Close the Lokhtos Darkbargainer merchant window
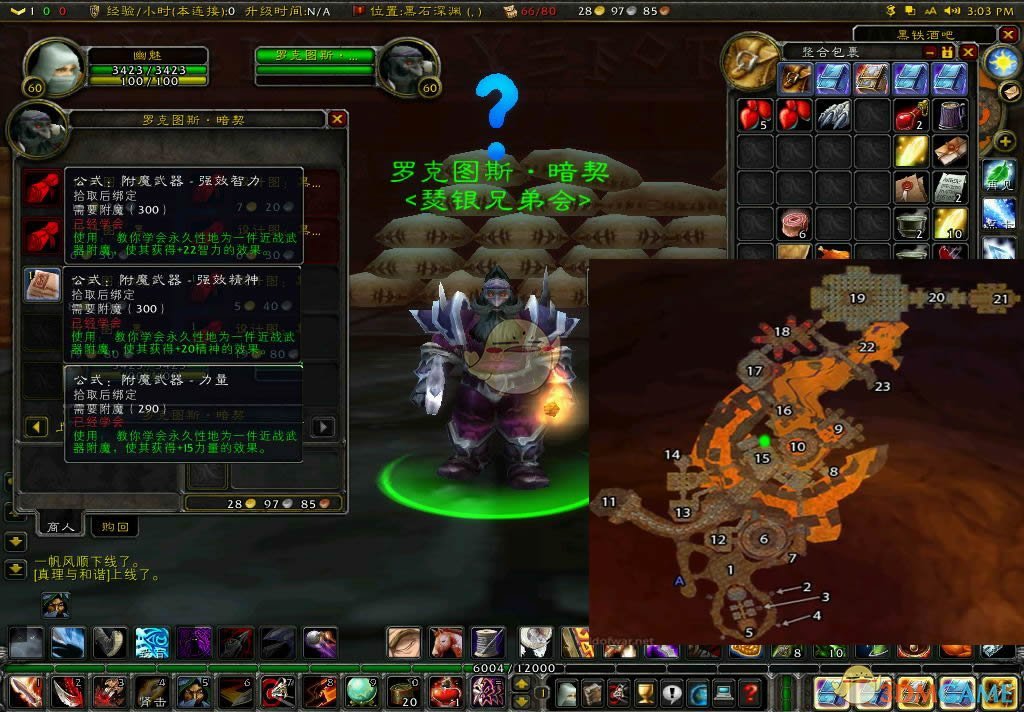 coord(338,119)
